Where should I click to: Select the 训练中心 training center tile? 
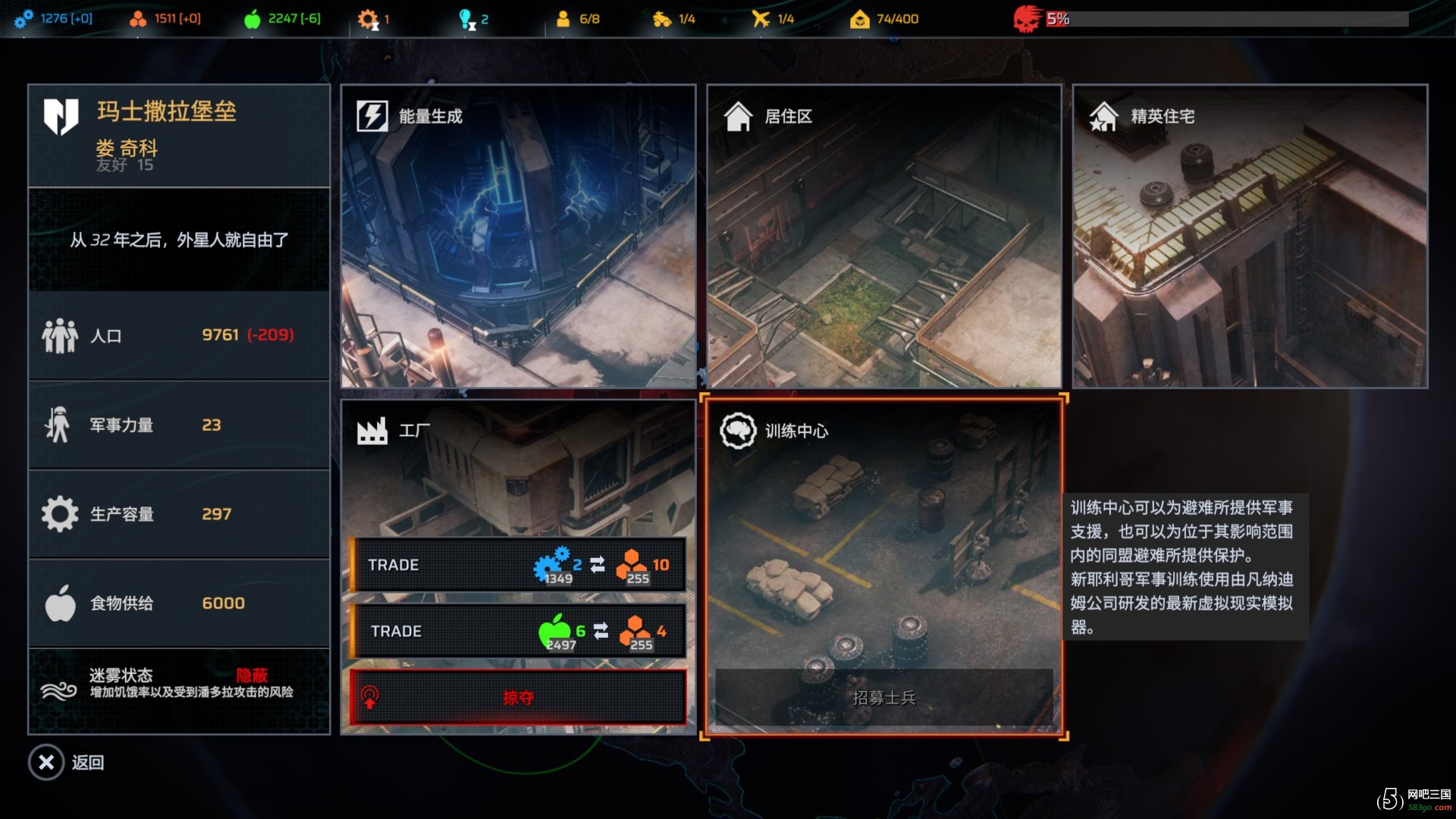(883, 531)
